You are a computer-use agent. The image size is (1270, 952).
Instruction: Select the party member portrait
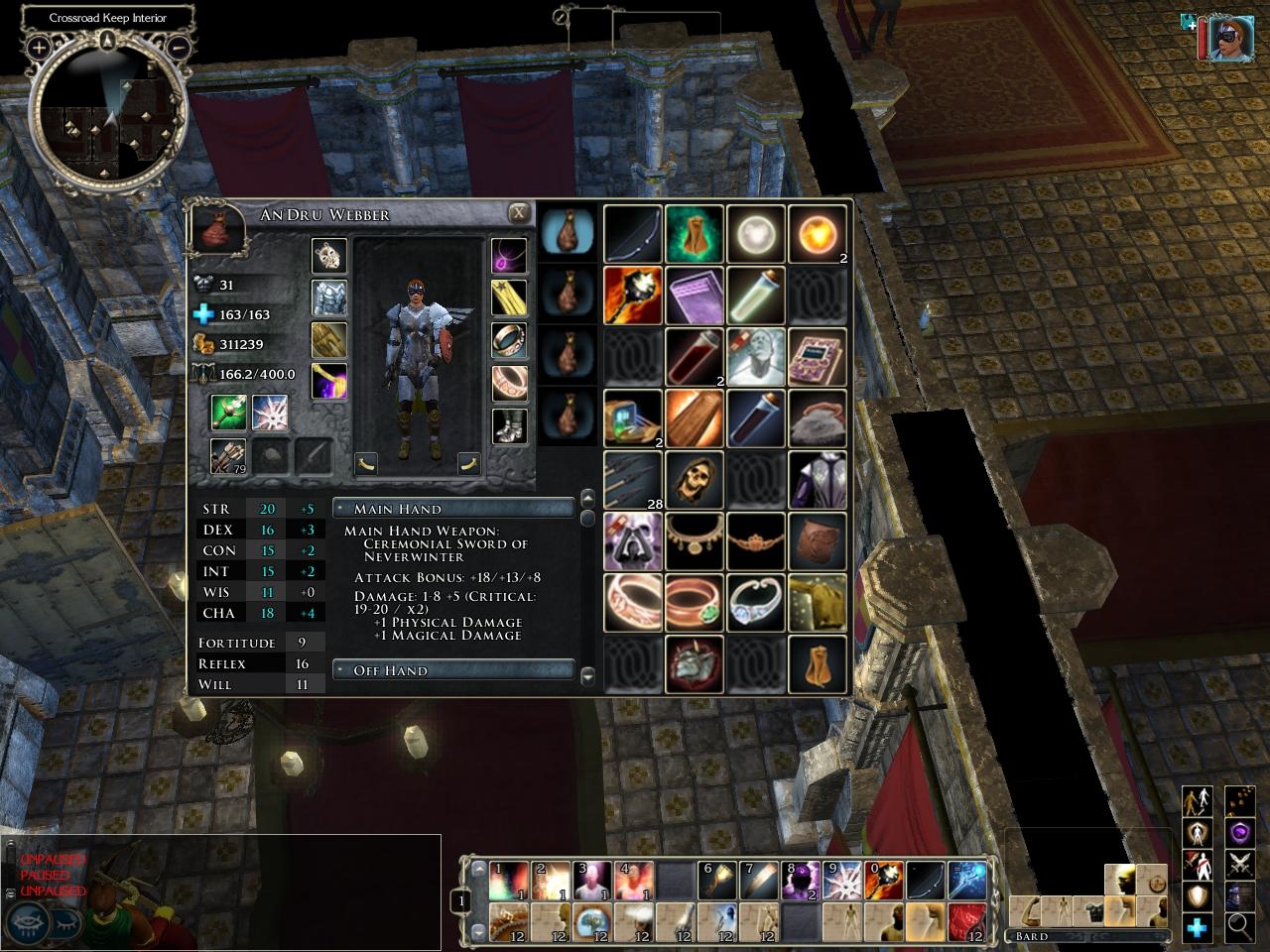(x=1229, y=38)
